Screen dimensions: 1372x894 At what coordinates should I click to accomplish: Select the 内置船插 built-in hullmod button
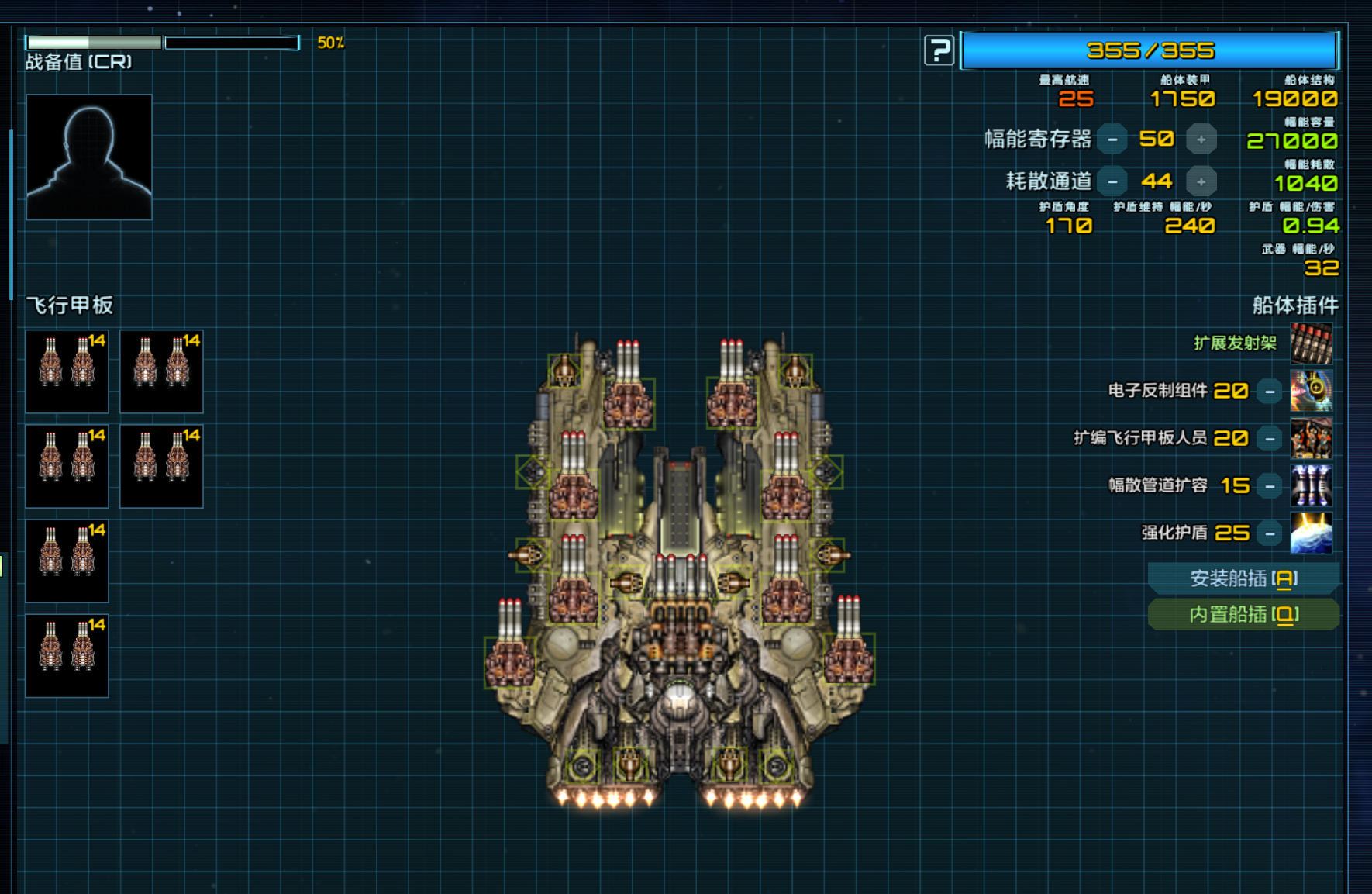[1243, 615]
